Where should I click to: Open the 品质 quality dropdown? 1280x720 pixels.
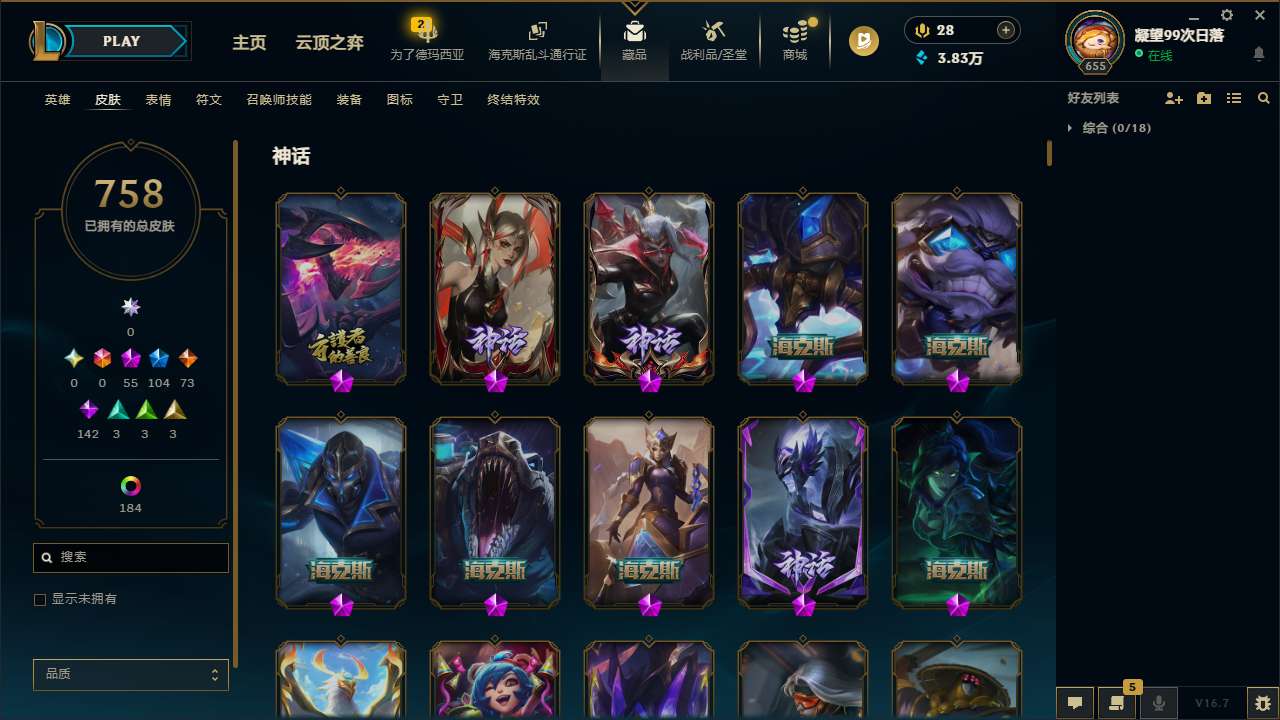(130, 674)
